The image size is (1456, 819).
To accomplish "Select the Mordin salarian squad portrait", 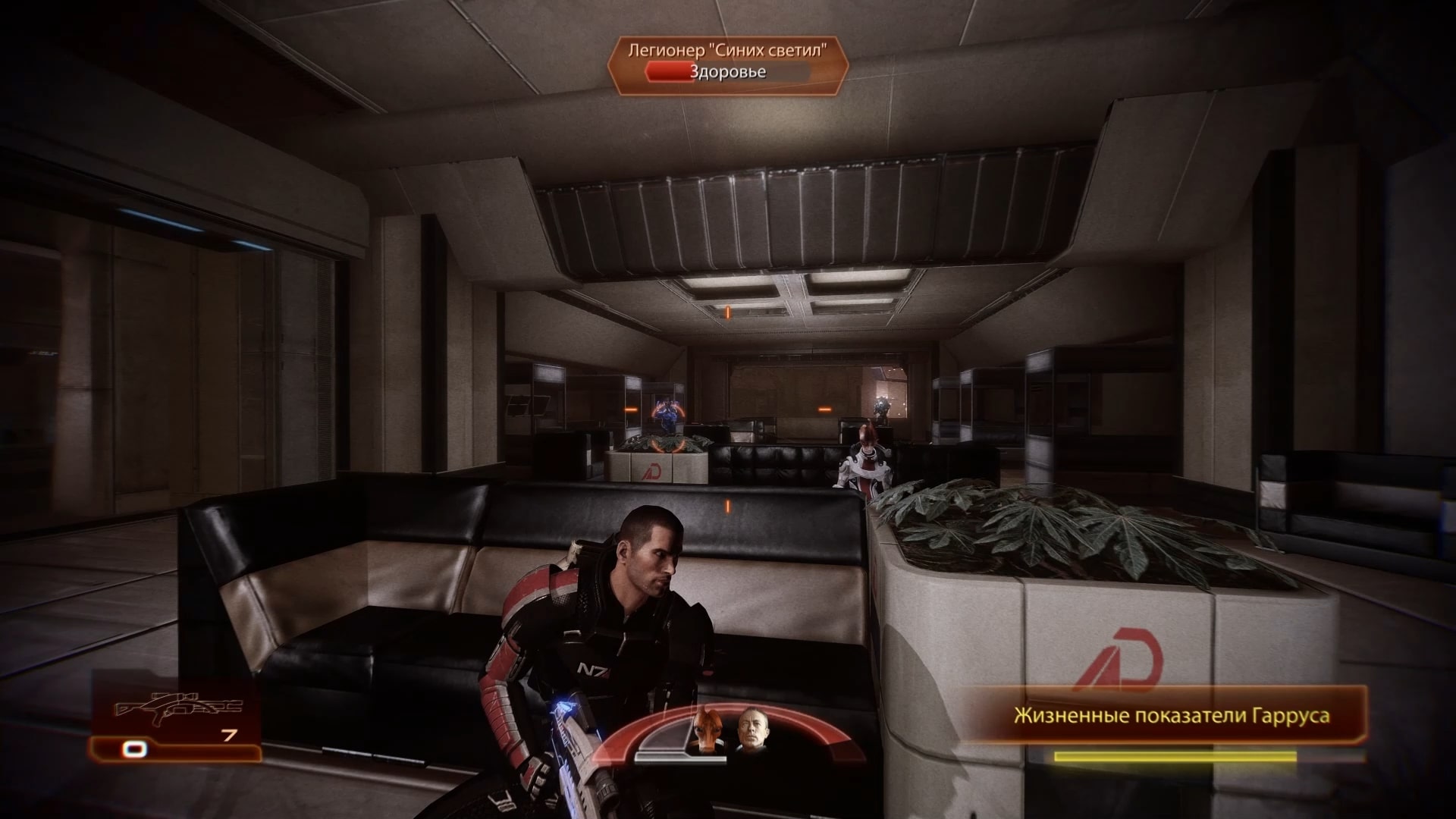I will click(x=707, y=730).
